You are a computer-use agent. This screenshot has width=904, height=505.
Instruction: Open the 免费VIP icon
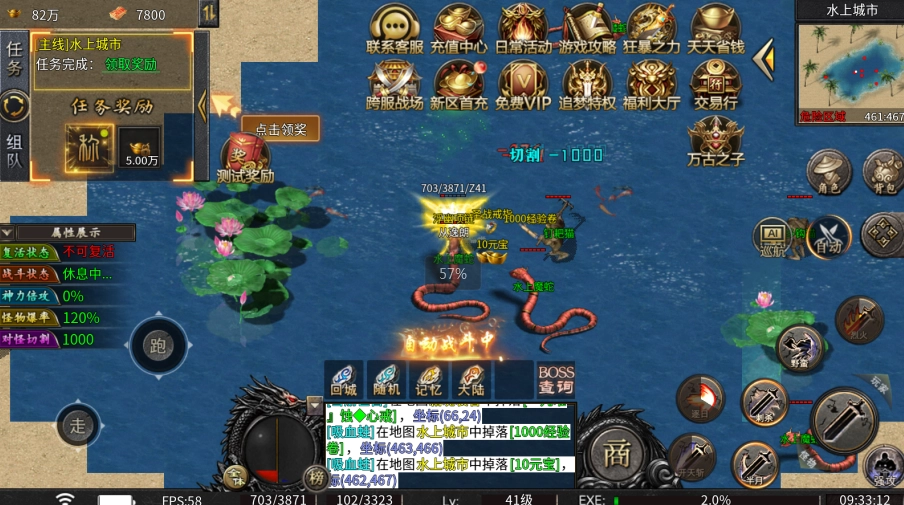tap(523, 84)
